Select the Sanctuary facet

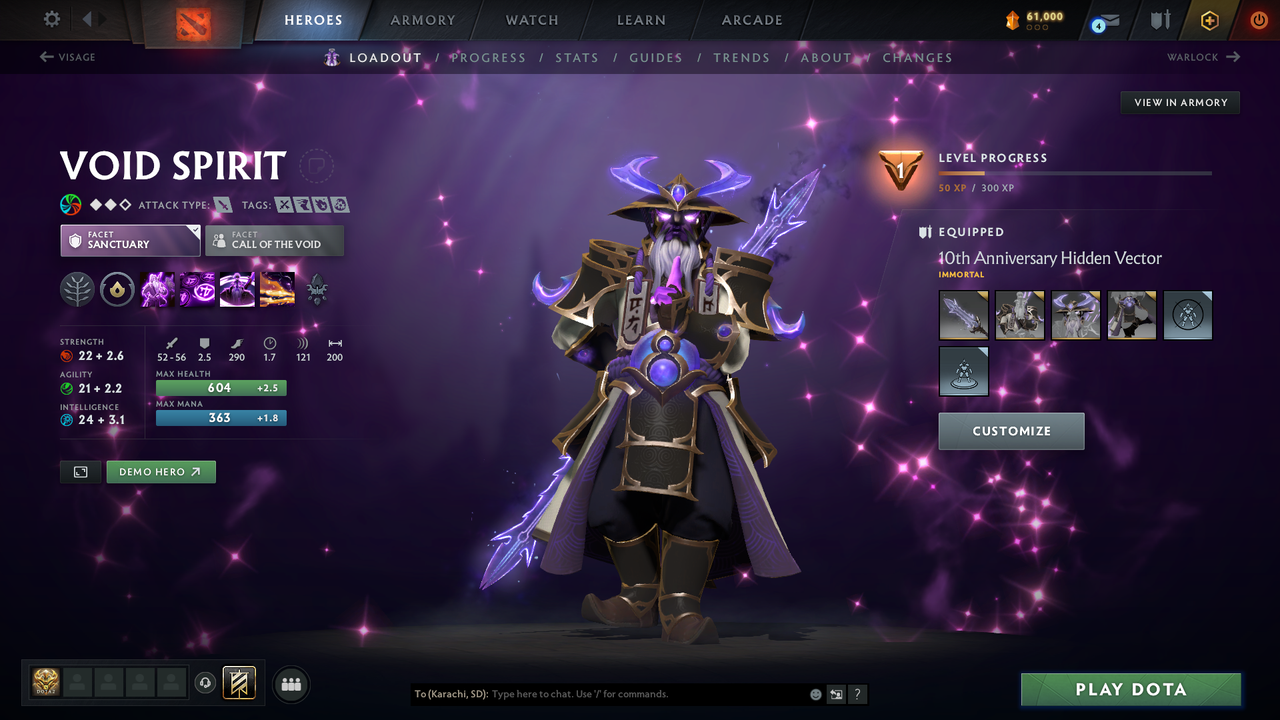click(130, 240)
